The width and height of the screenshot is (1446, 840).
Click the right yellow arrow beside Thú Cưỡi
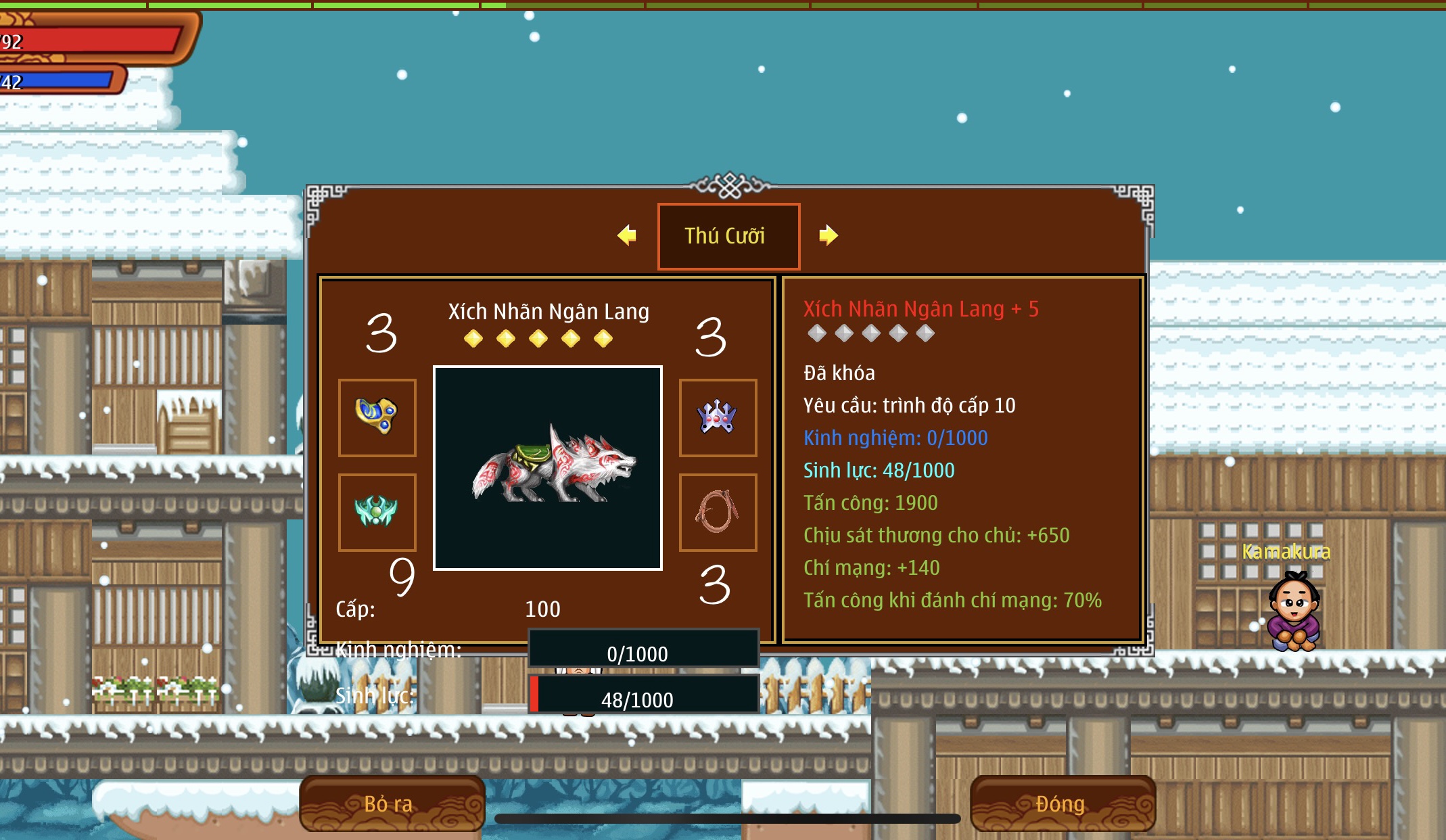(828, 235)
